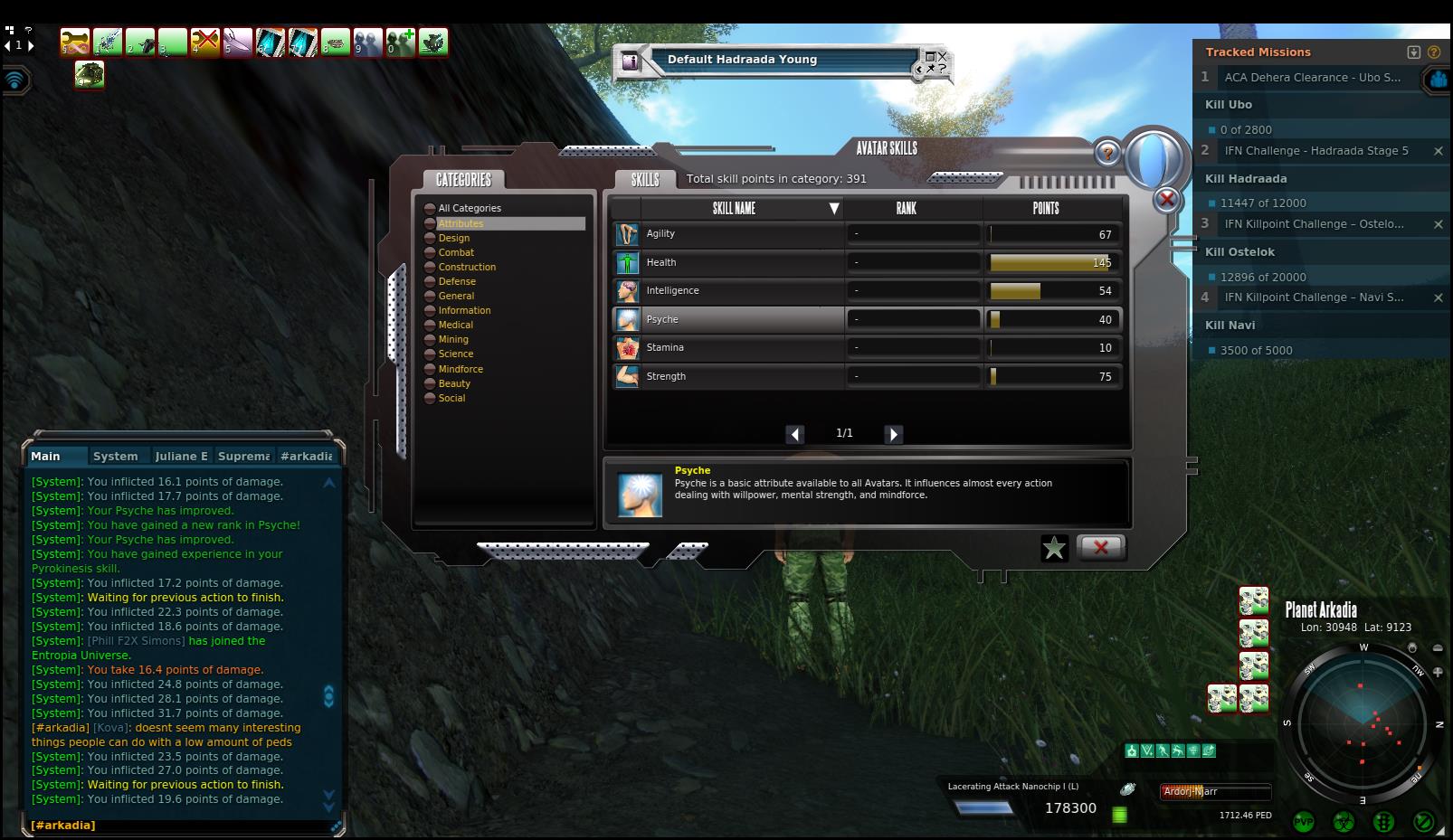The image size is (1453, 840).
Task: Click the star favorite button in skills window
Action: (1054, 548)
